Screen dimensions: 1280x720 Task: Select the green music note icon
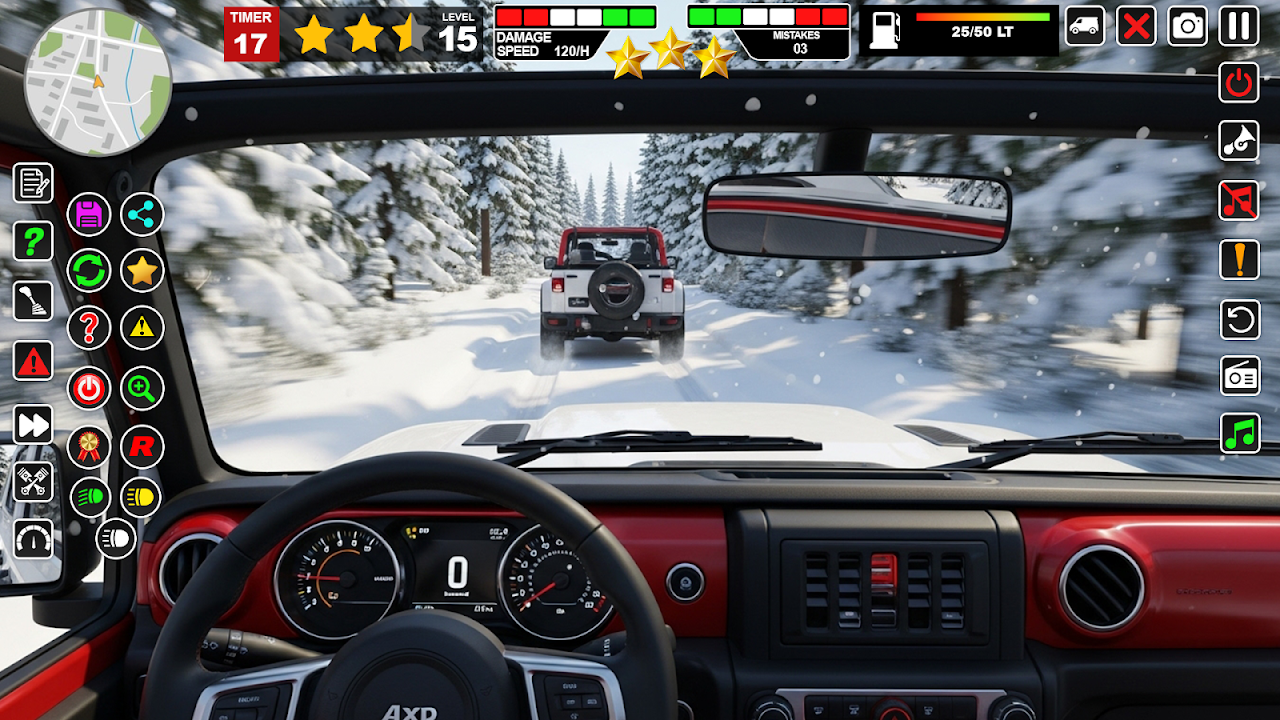click(x=1239, y=433)
